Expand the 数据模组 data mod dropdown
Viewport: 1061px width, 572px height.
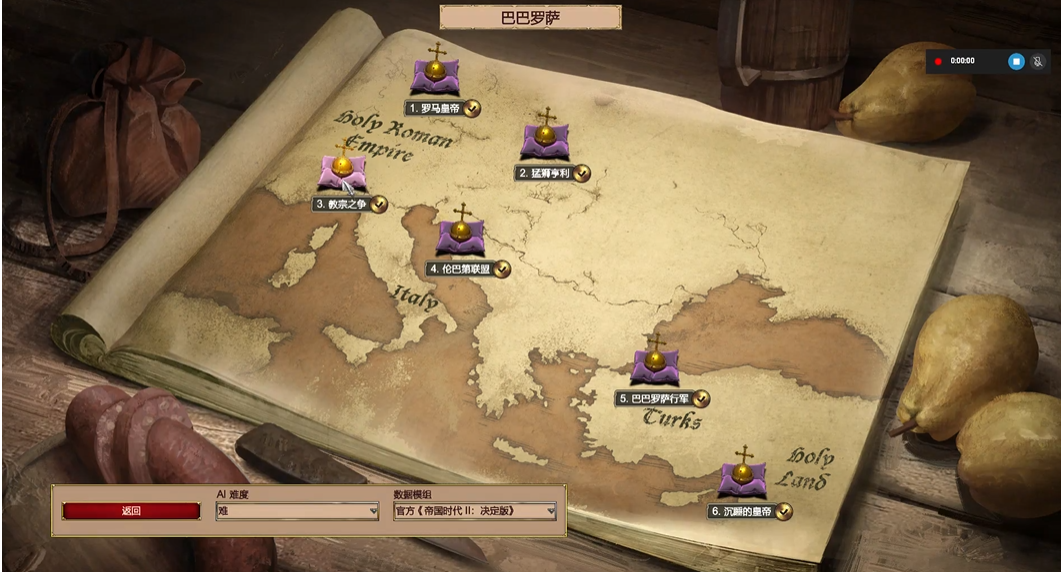pos(475,511)
